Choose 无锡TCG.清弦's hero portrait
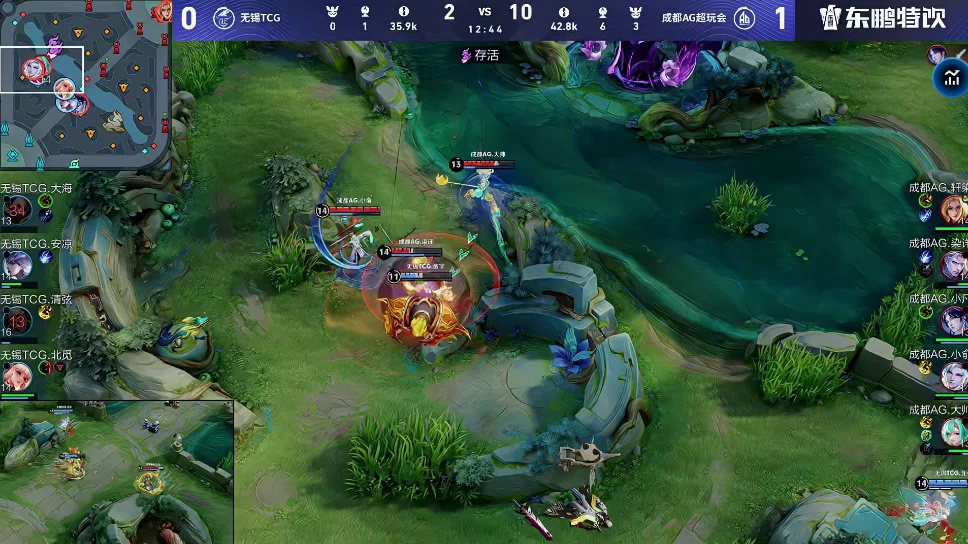968x544 pixels. pyautogui.click(x=18, y=321)
